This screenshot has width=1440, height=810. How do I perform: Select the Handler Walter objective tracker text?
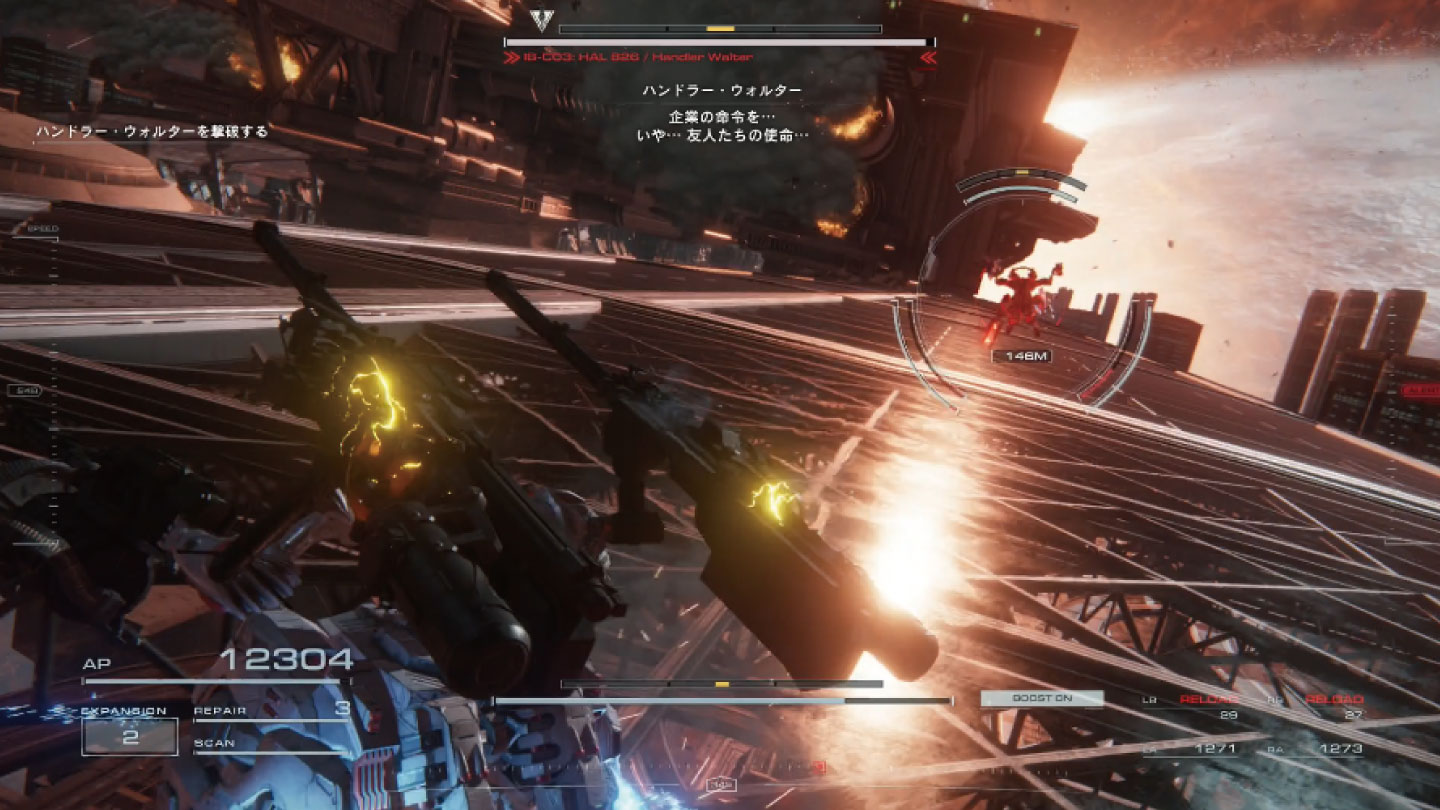coord(152,131)
